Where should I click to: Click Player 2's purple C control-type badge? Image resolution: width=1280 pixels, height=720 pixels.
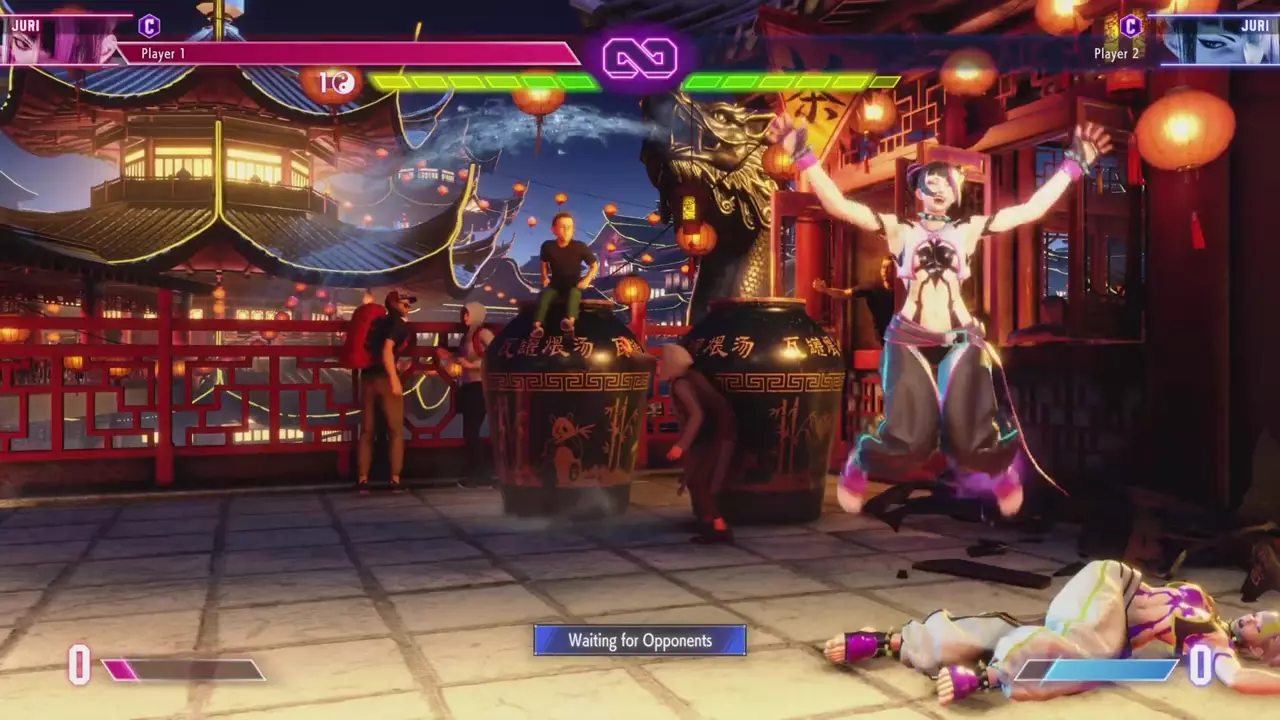1131,26
